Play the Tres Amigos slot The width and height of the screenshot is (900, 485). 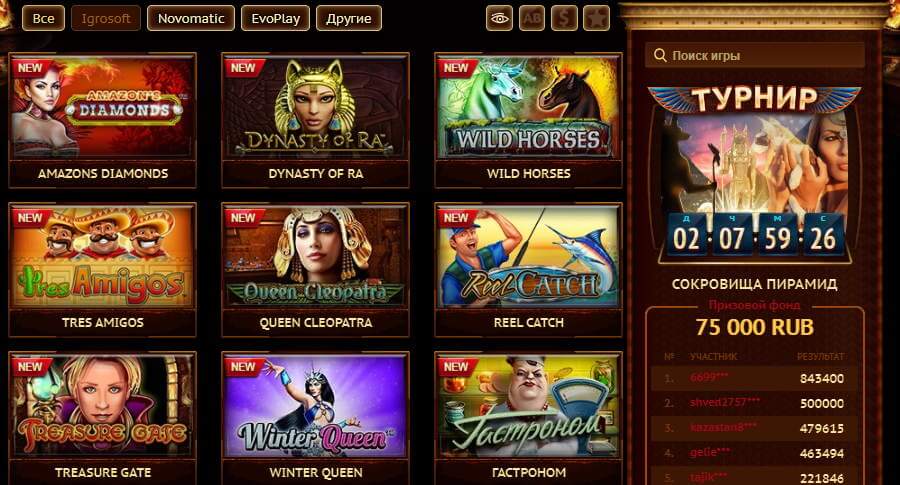click(x=103, y=258)
